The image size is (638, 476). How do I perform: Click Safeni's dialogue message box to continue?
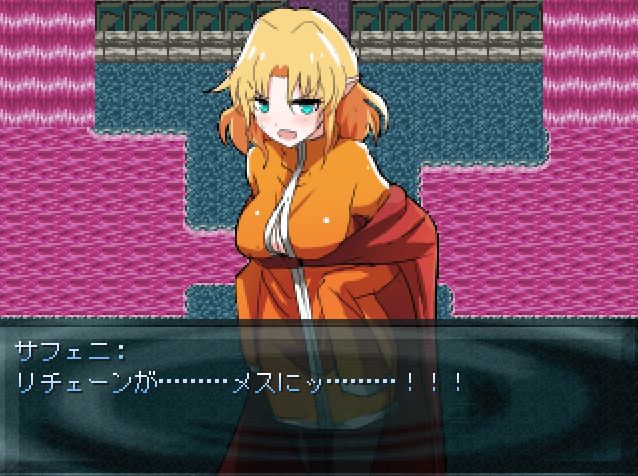tap(318, 396)
